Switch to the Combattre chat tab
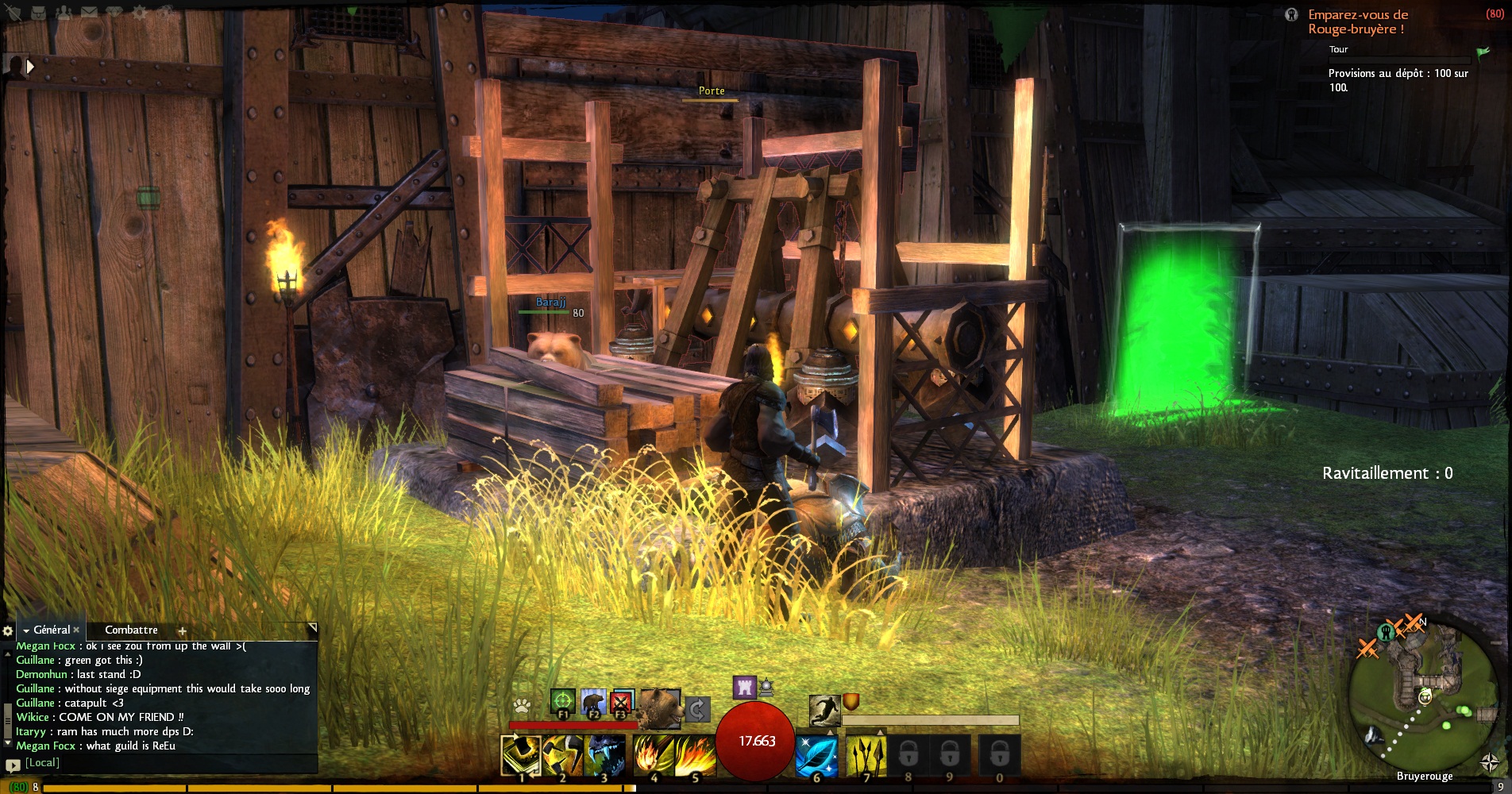Image resolution: width=1512 pixels, height=794 pixels. point(131,630)
